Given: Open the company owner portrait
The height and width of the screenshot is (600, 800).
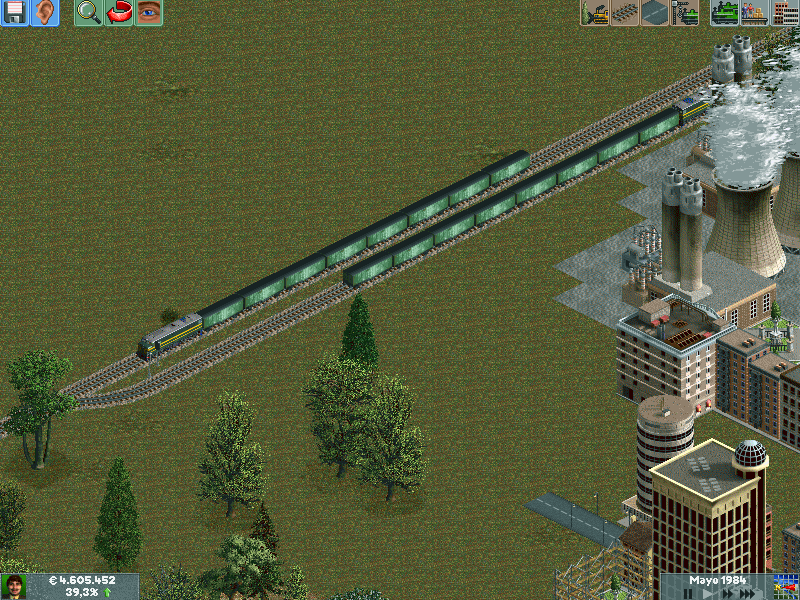Looking at the screenshot, I should pos(14,586).
